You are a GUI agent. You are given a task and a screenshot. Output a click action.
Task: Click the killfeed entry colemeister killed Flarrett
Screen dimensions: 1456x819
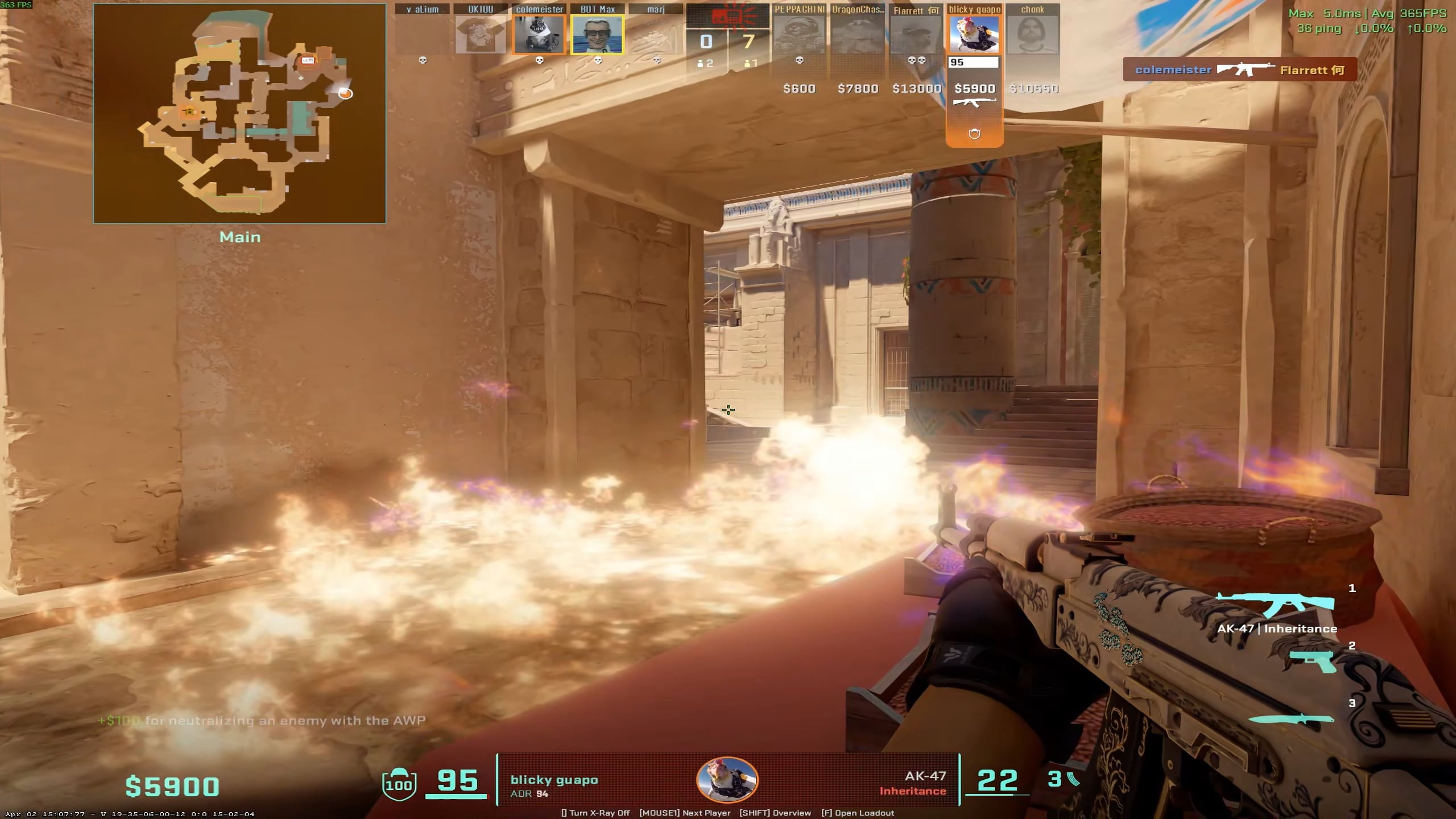click(x=1240, y=70)
